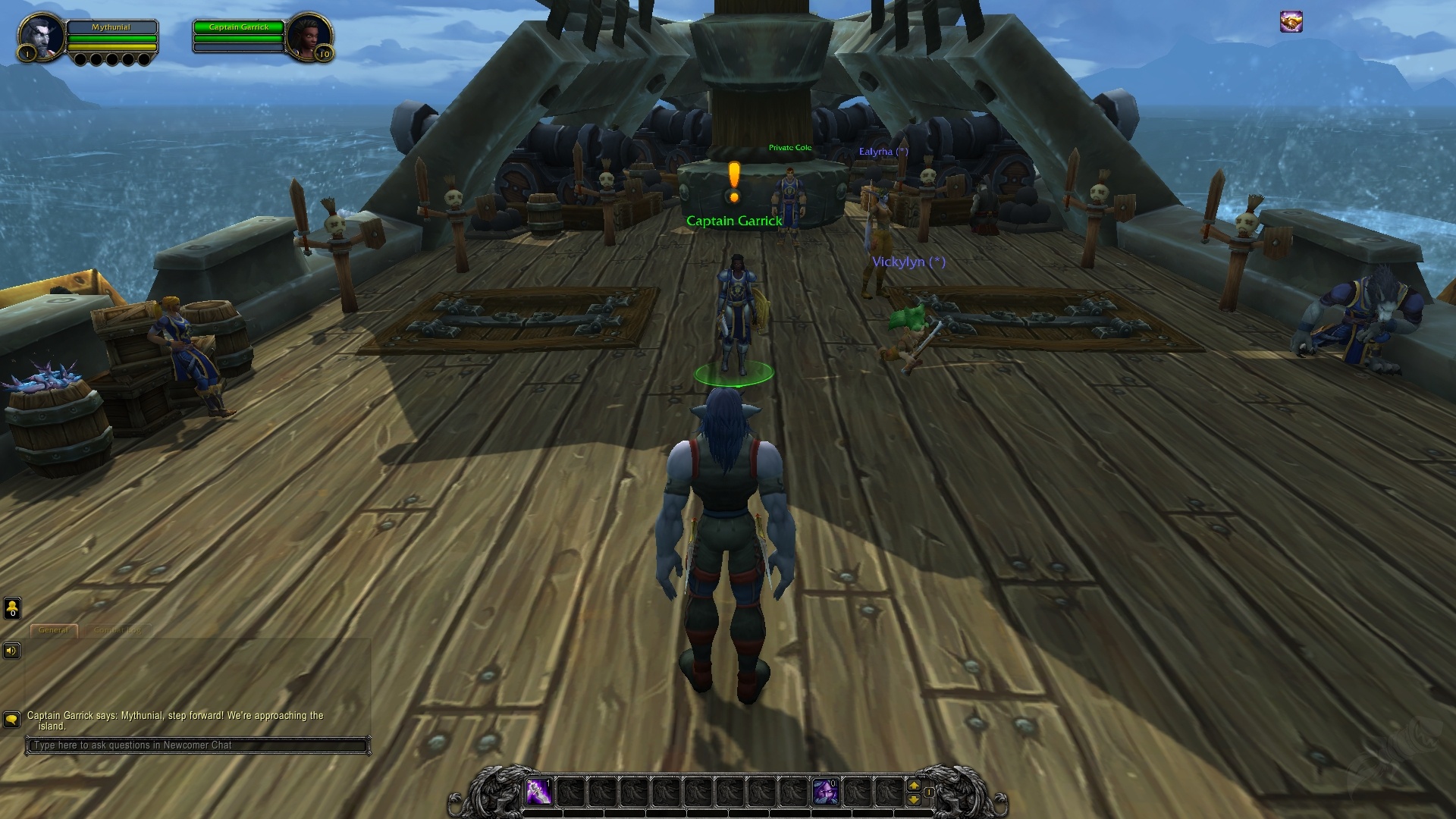Click Mythunial's player portrait

tap(42, 36)
